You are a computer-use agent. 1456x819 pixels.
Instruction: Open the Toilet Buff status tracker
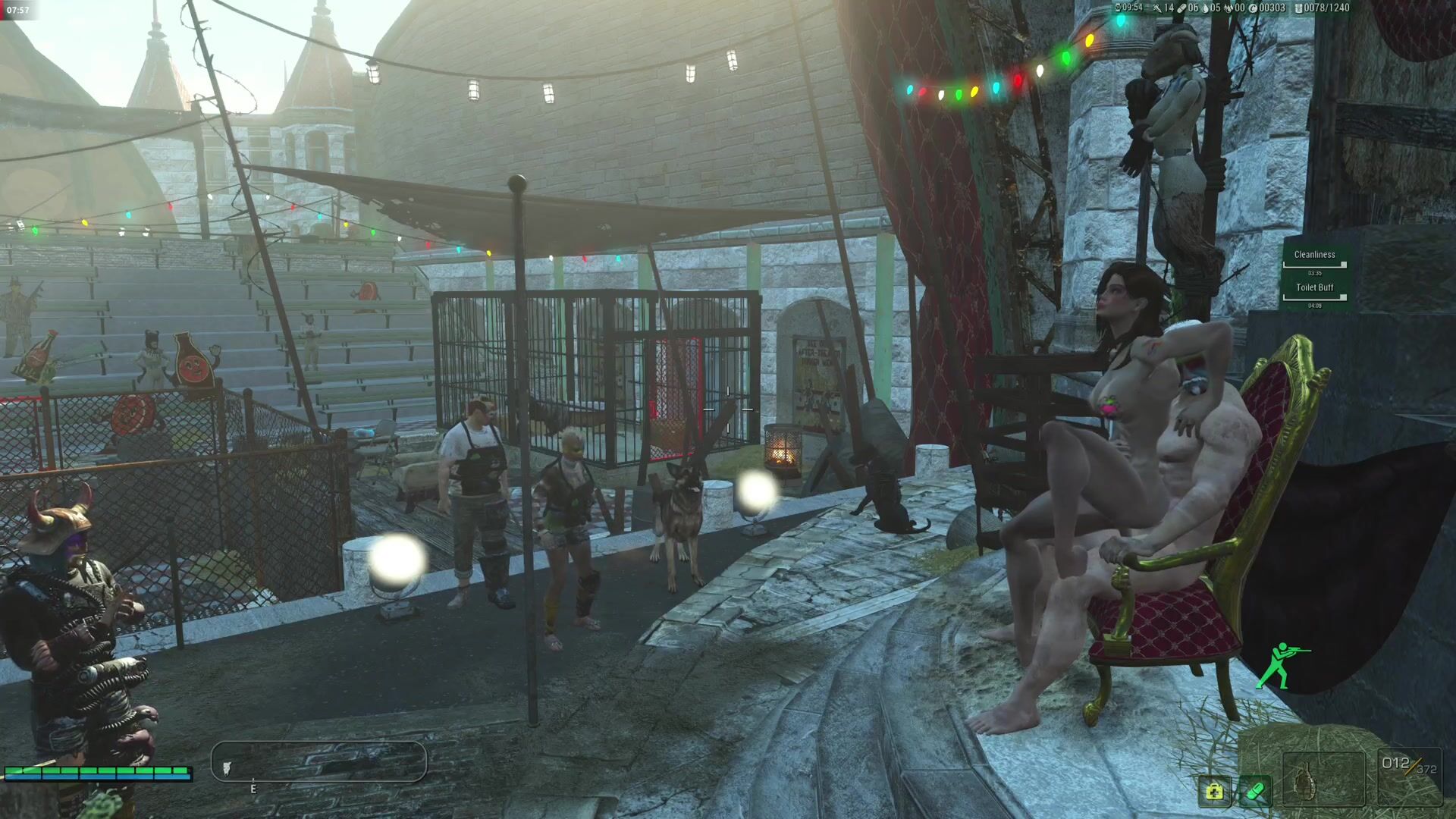click(x=1314, y=288)
